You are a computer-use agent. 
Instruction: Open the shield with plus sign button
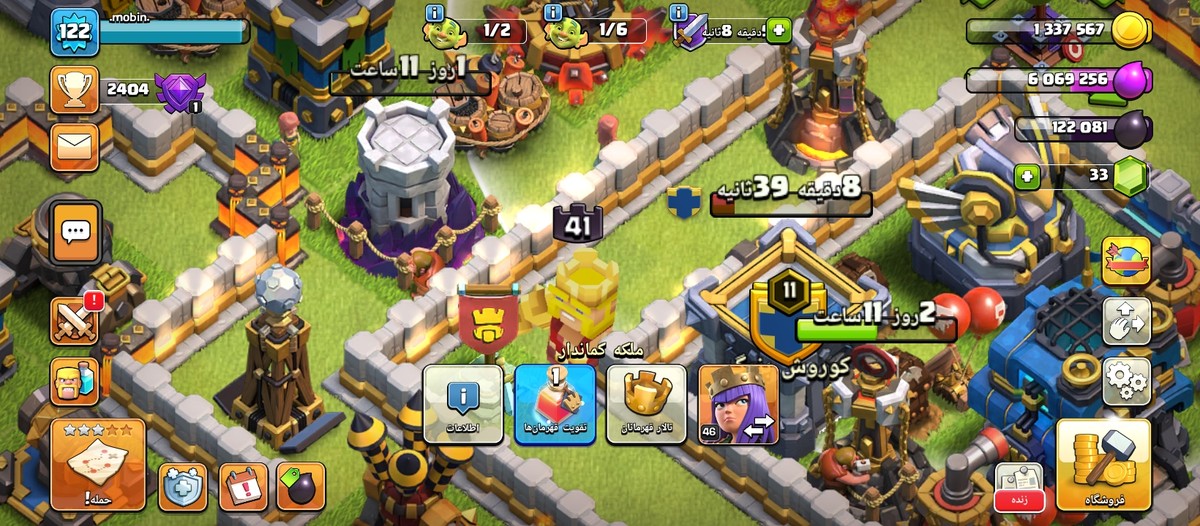click(x=182, y=486)
